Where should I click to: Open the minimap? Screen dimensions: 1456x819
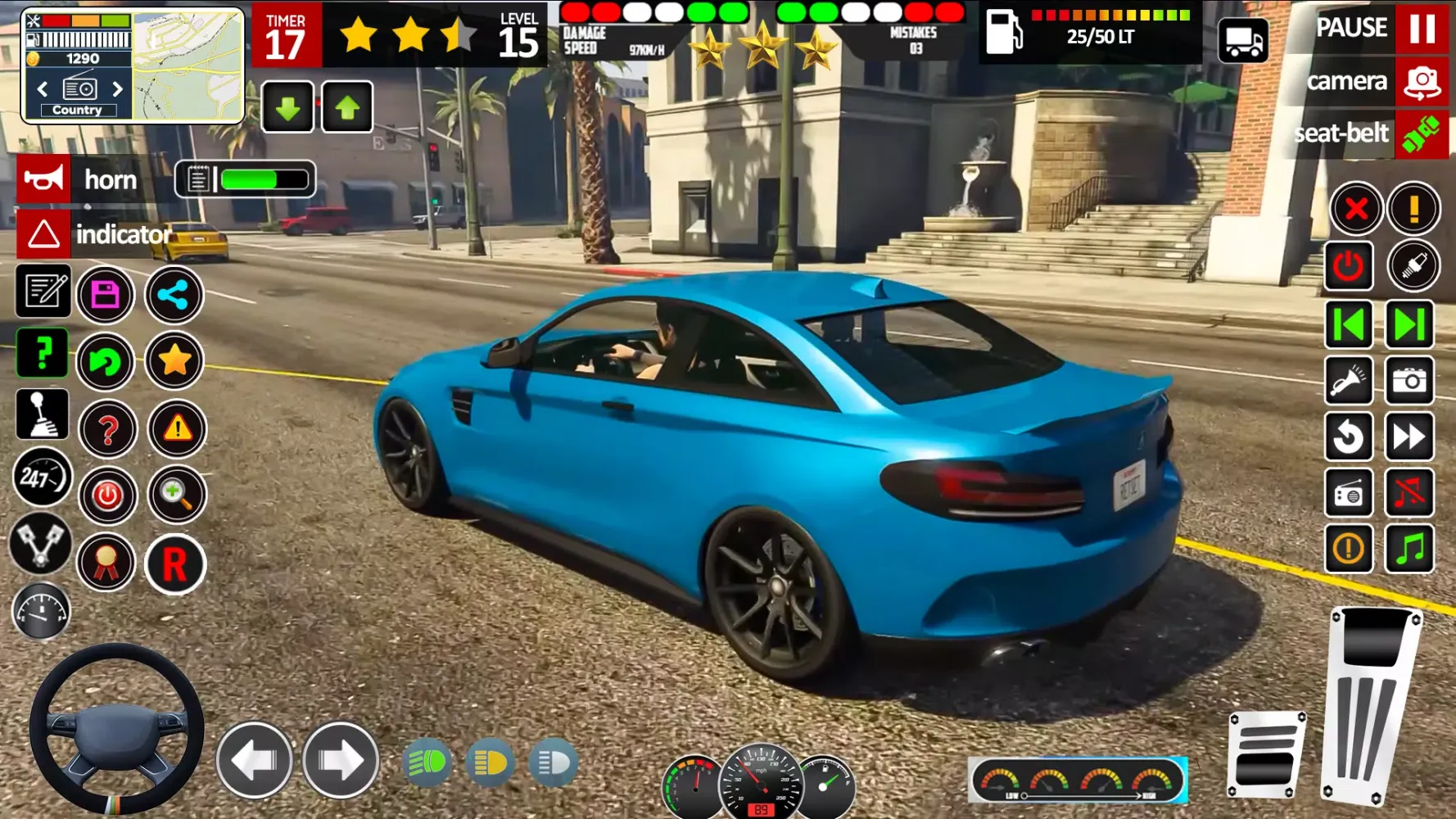click(188, 66)
